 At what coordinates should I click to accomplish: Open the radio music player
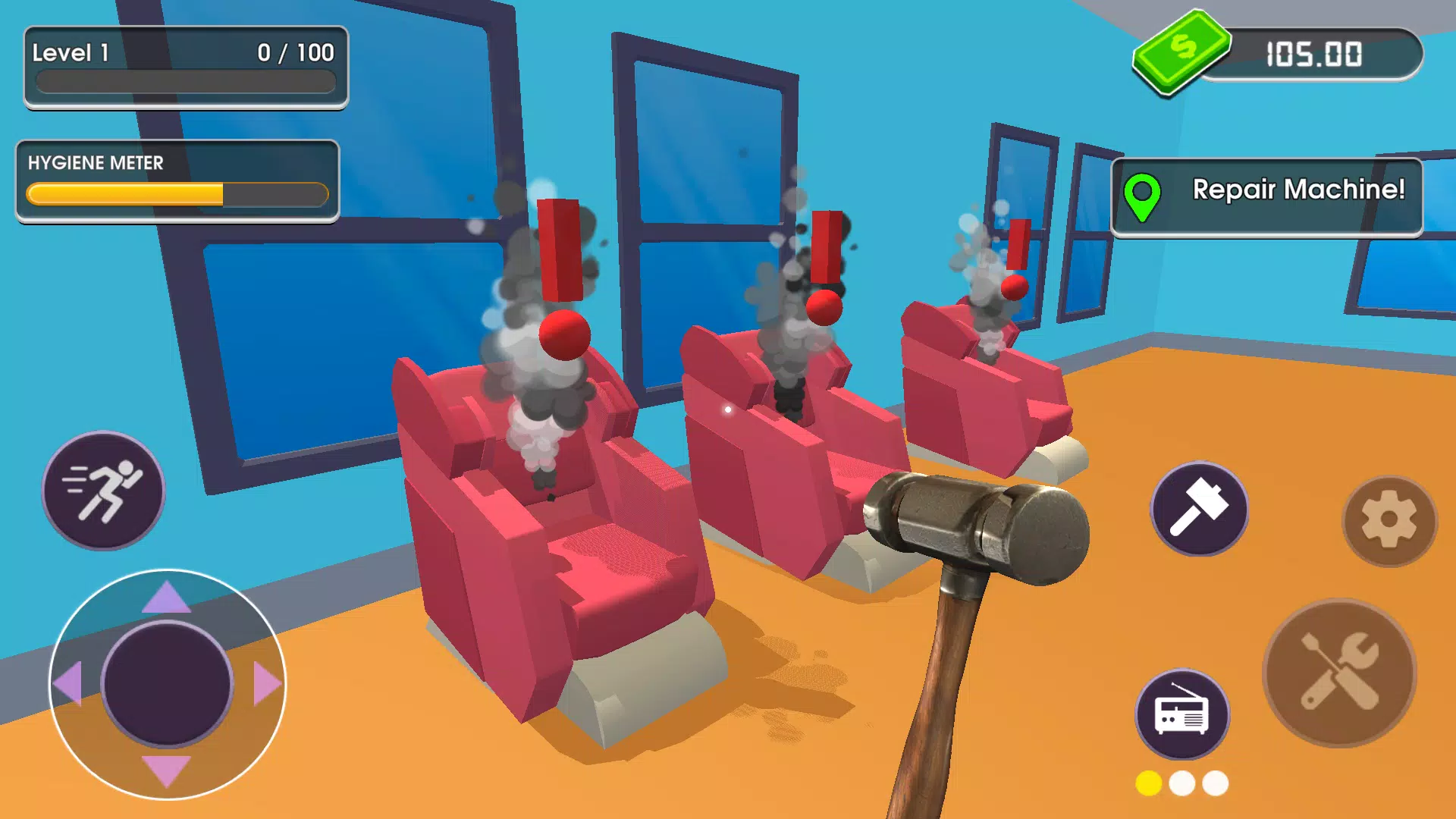click(1181, 716)
